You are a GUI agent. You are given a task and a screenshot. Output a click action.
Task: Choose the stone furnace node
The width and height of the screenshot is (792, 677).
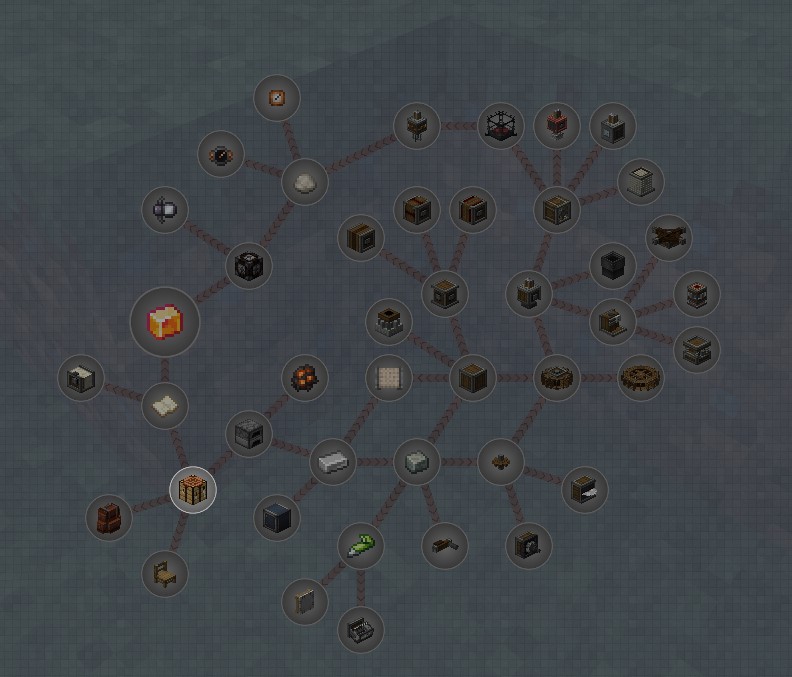coord(249,434)
